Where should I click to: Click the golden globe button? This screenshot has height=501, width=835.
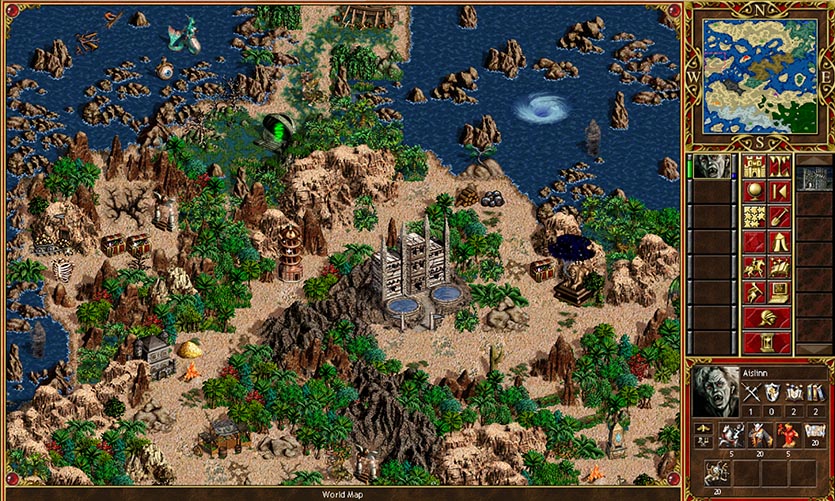[753, 191]
